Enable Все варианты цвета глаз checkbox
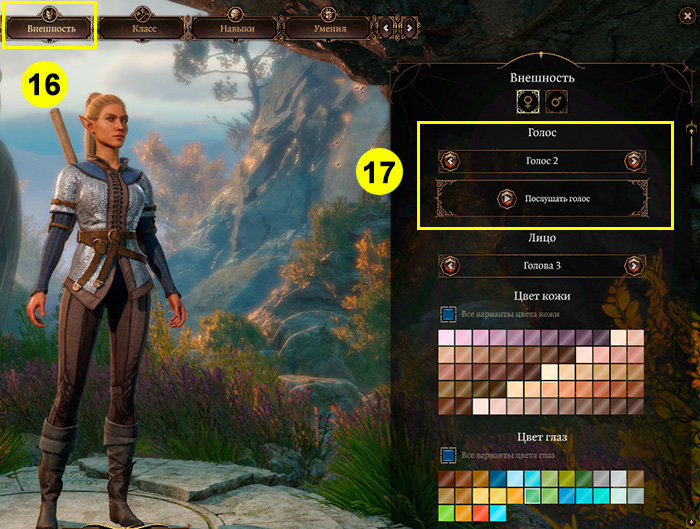The height and width of the screenshot is (529, 700). [449, 456]
